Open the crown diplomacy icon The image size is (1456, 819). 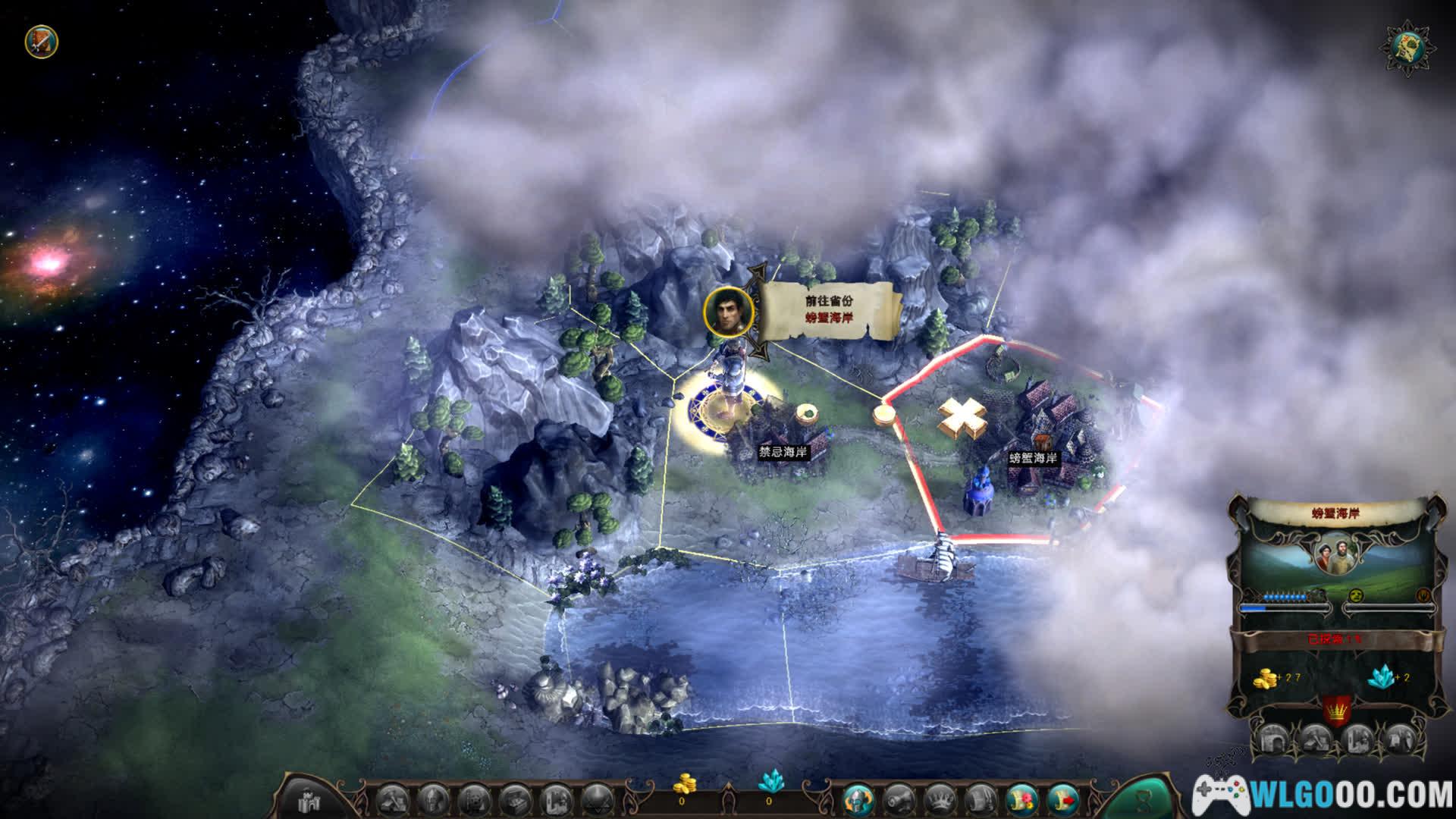[938, 799]
